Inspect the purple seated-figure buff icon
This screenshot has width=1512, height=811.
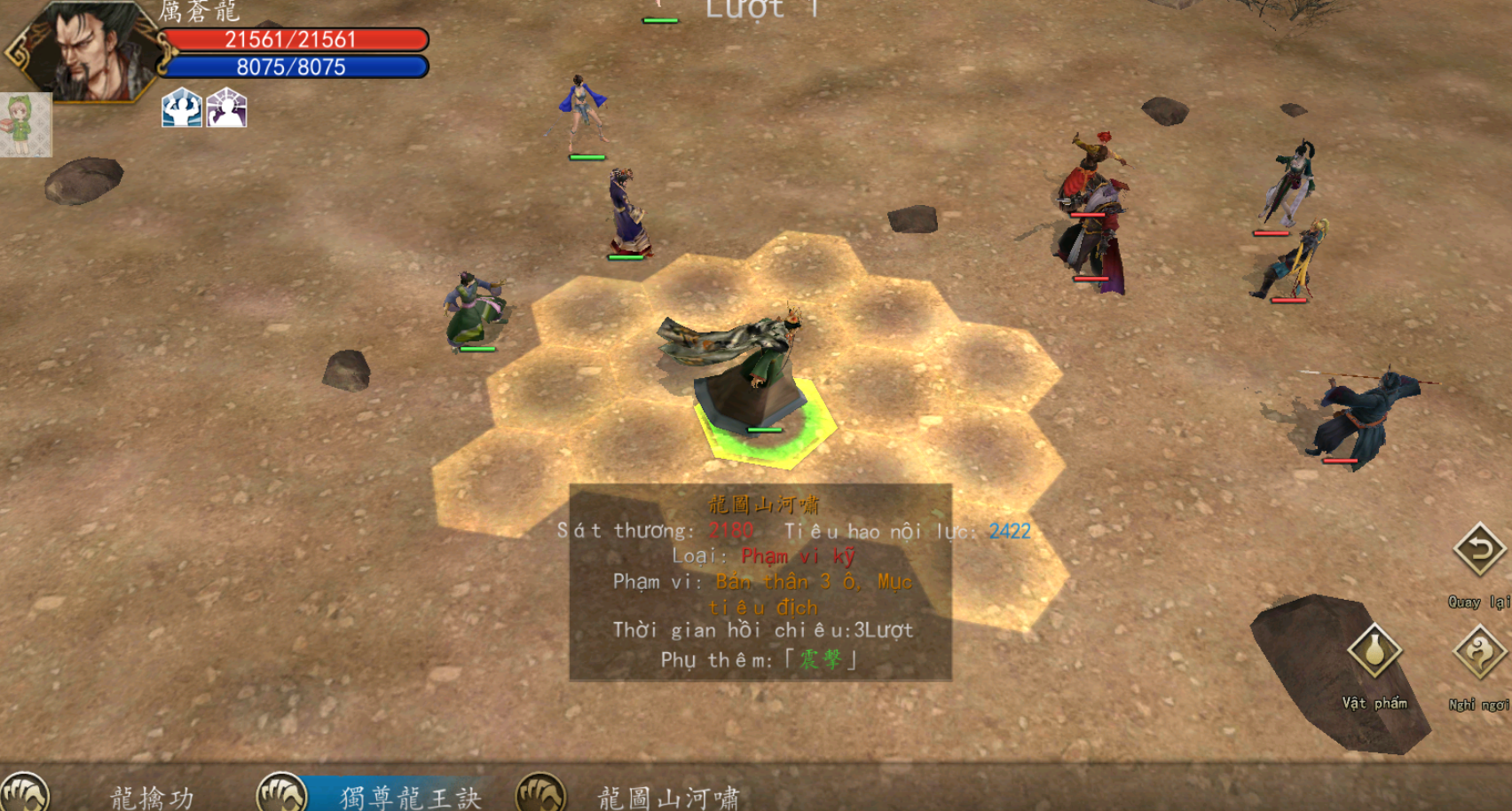tap(227, 108)
